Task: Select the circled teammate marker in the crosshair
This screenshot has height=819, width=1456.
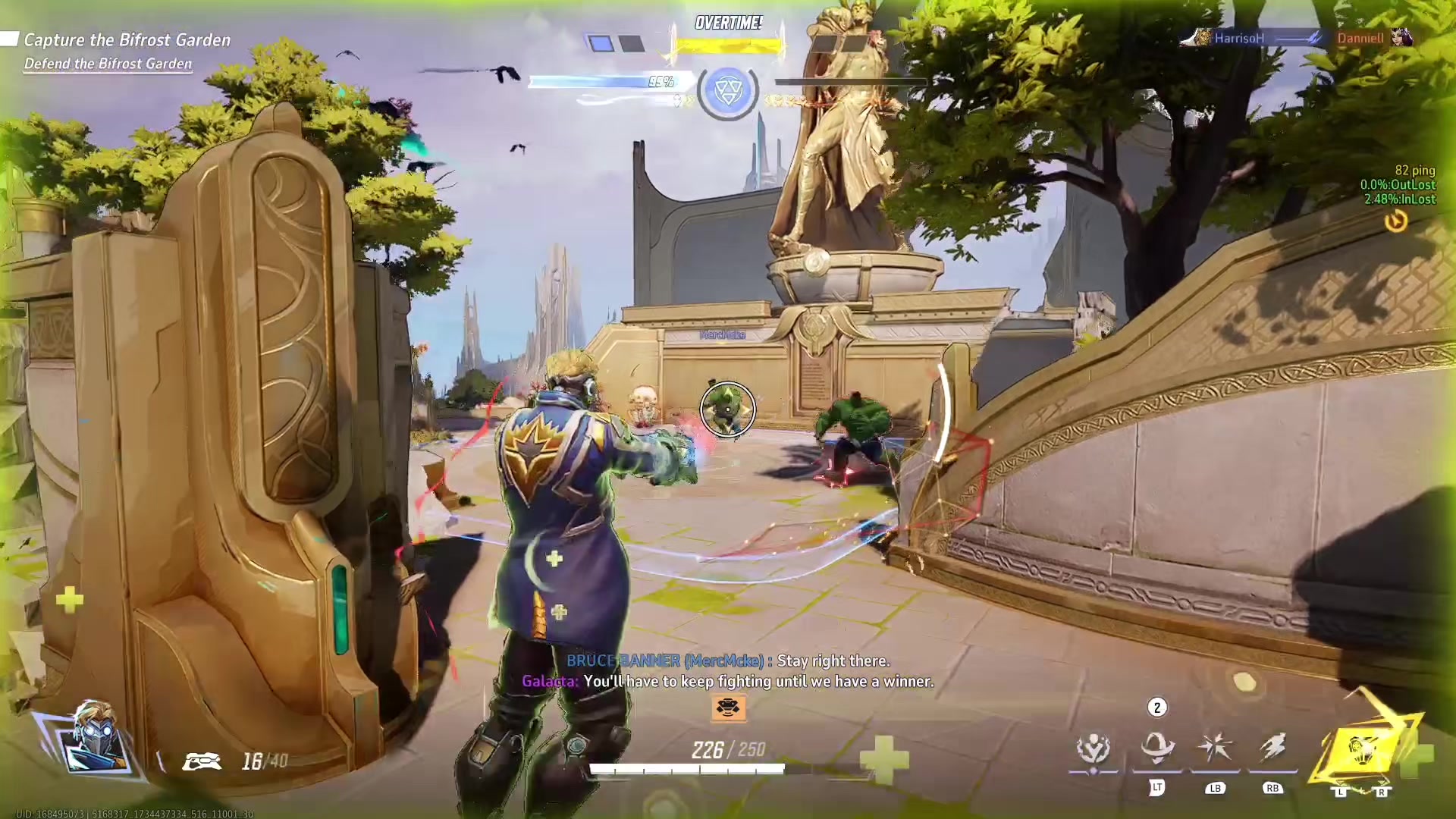Action: coord(727,409)
